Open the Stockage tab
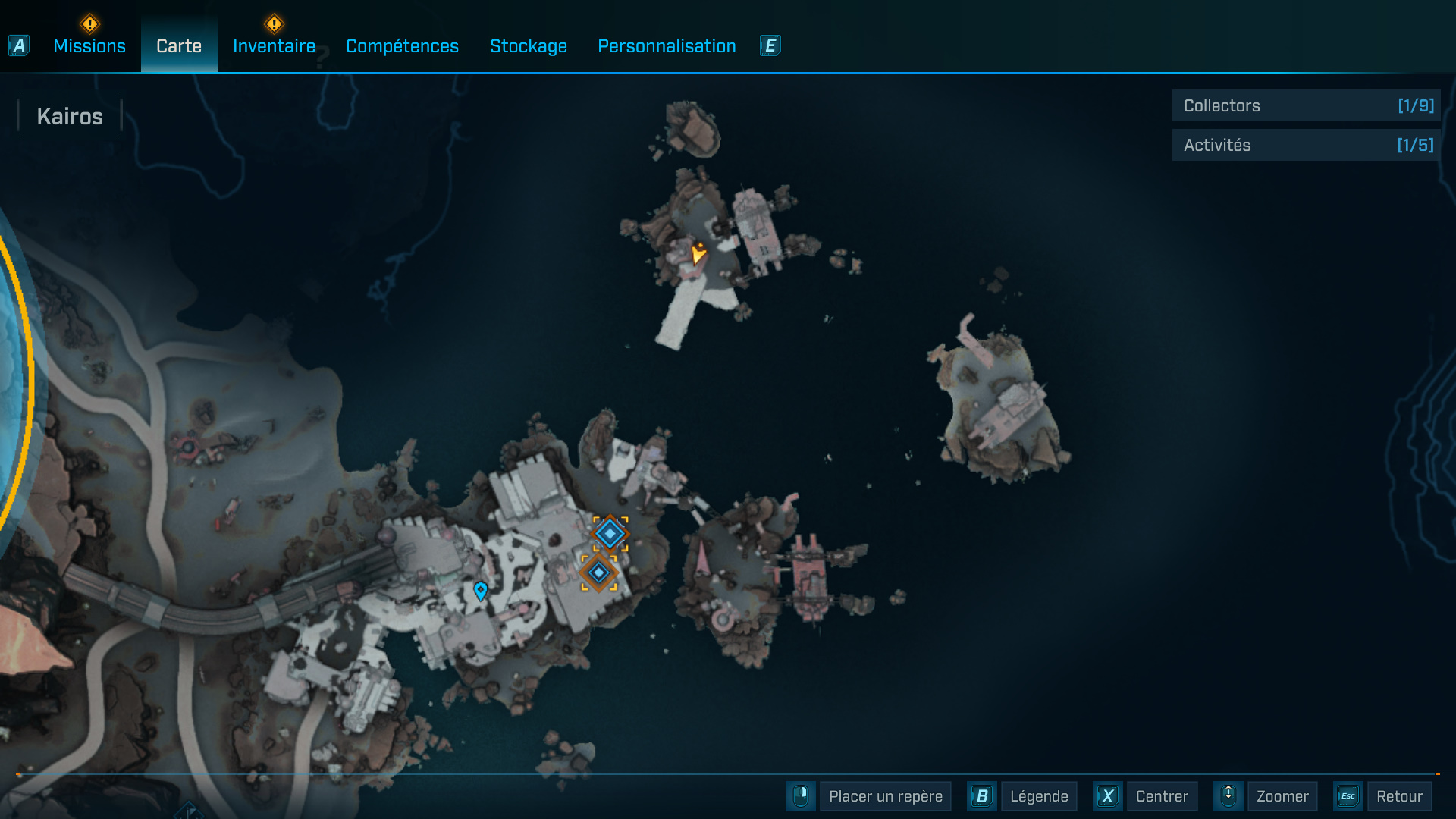 click(529, 46)
